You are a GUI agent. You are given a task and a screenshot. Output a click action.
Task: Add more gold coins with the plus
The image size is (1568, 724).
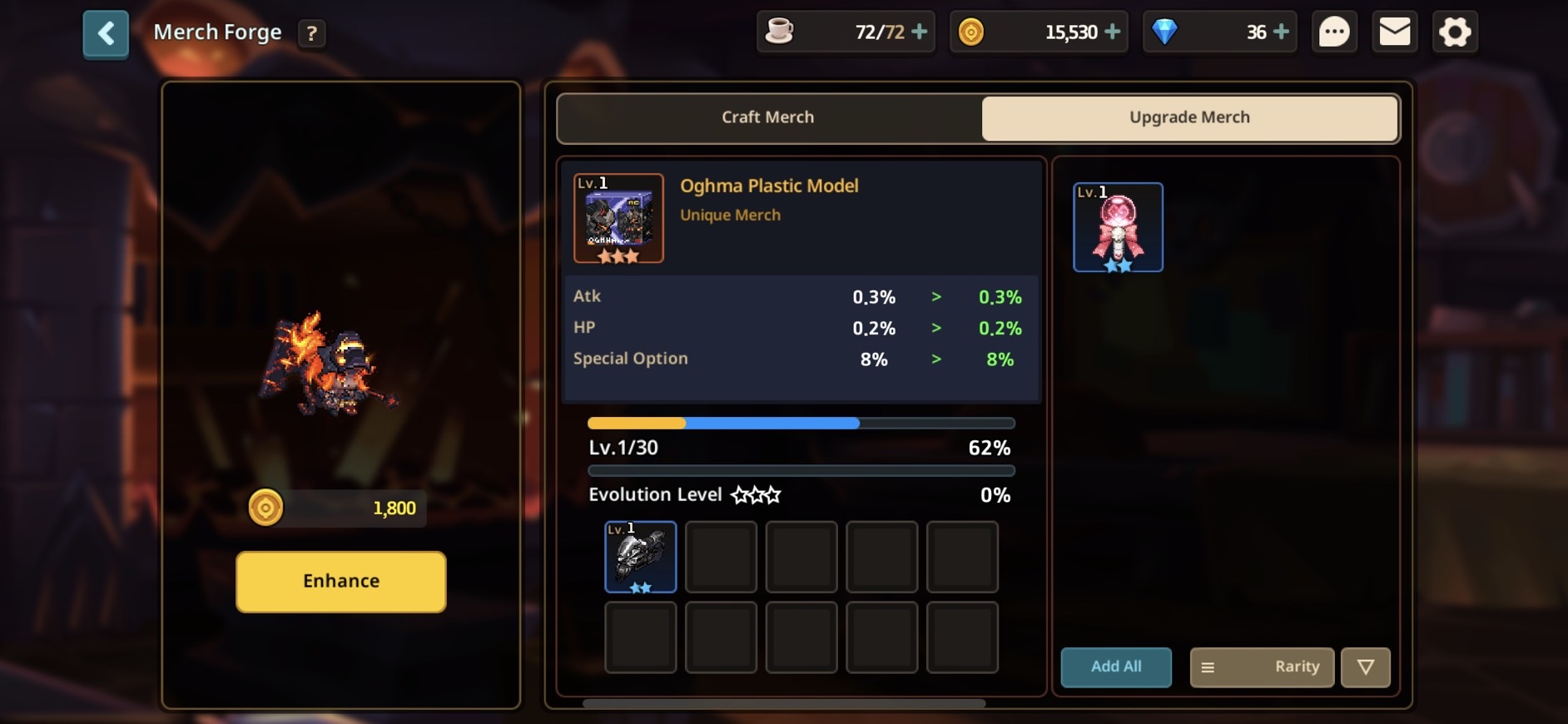tap(1113, 32)
